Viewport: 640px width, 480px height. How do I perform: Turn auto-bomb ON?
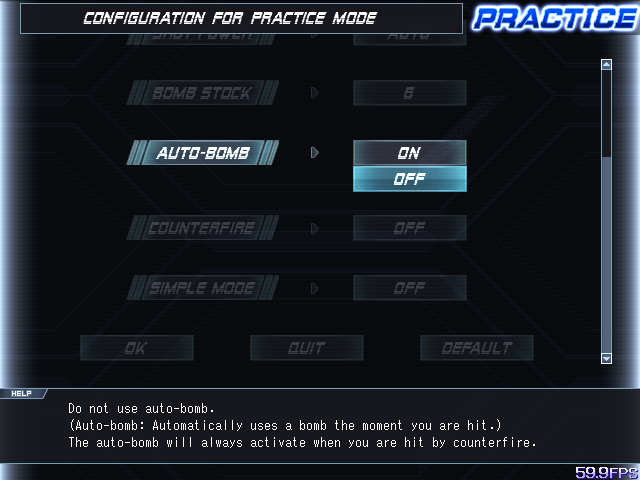point(409,153)
